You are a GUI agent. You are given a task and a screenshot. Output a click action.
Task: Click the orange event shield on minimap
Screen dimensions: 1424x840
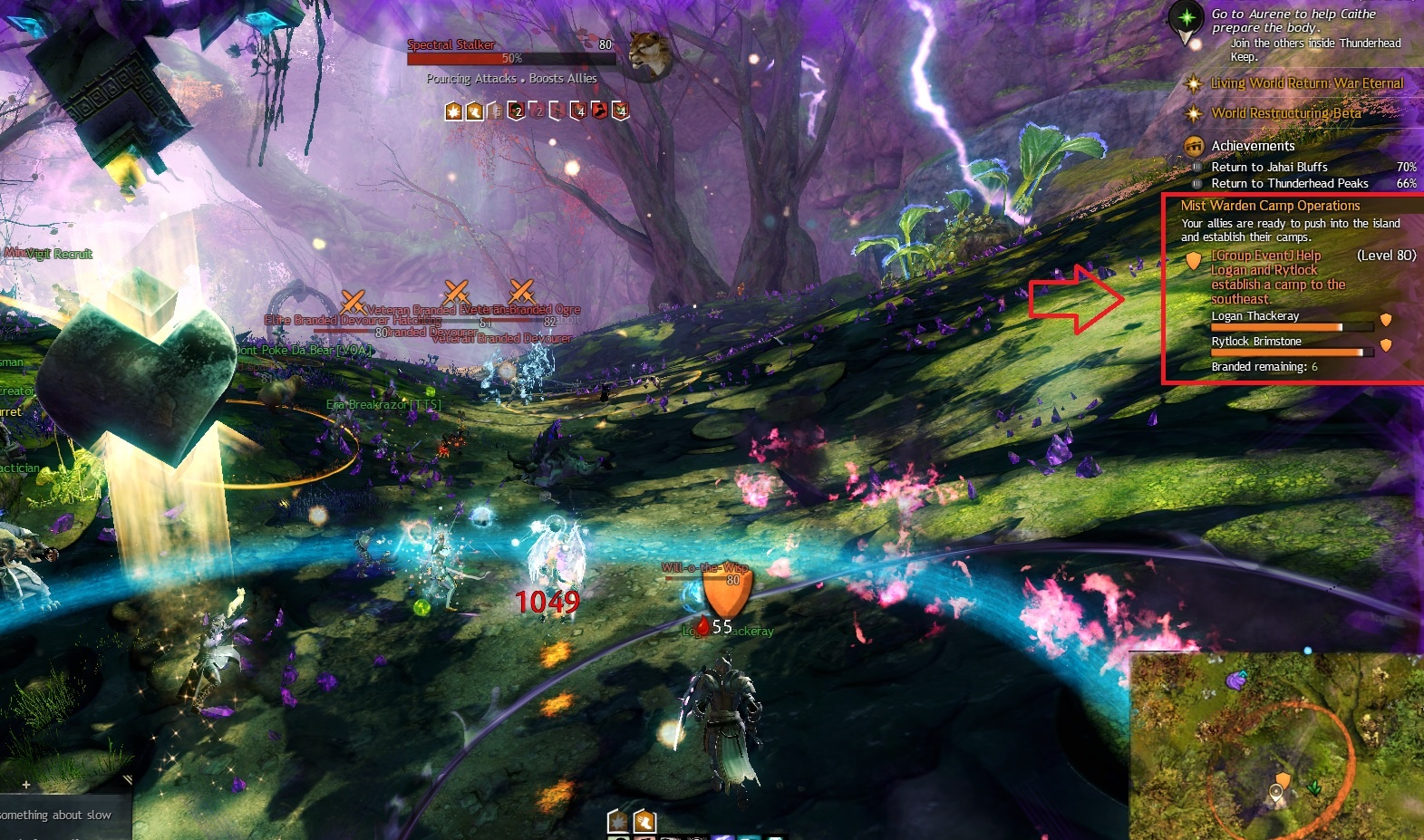coord(1283,780)
